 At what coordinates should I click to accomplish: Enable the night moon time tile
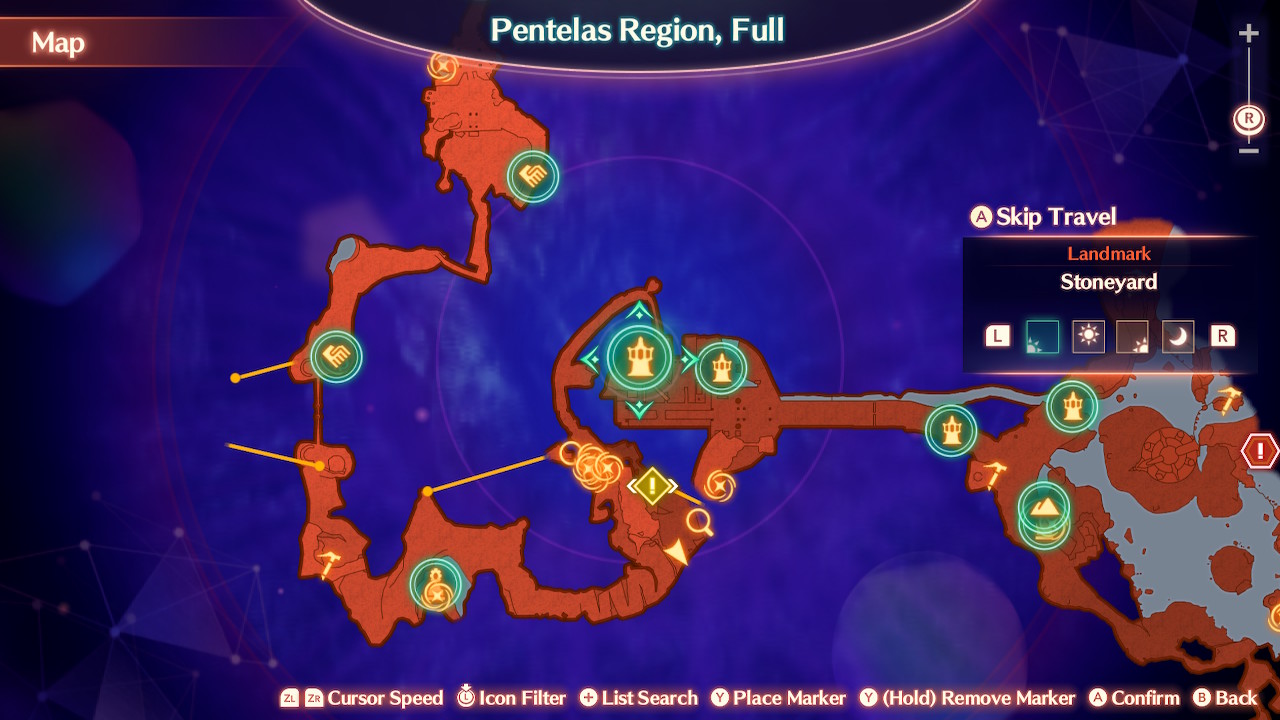pyautogui.click(x=1178, y=336)
